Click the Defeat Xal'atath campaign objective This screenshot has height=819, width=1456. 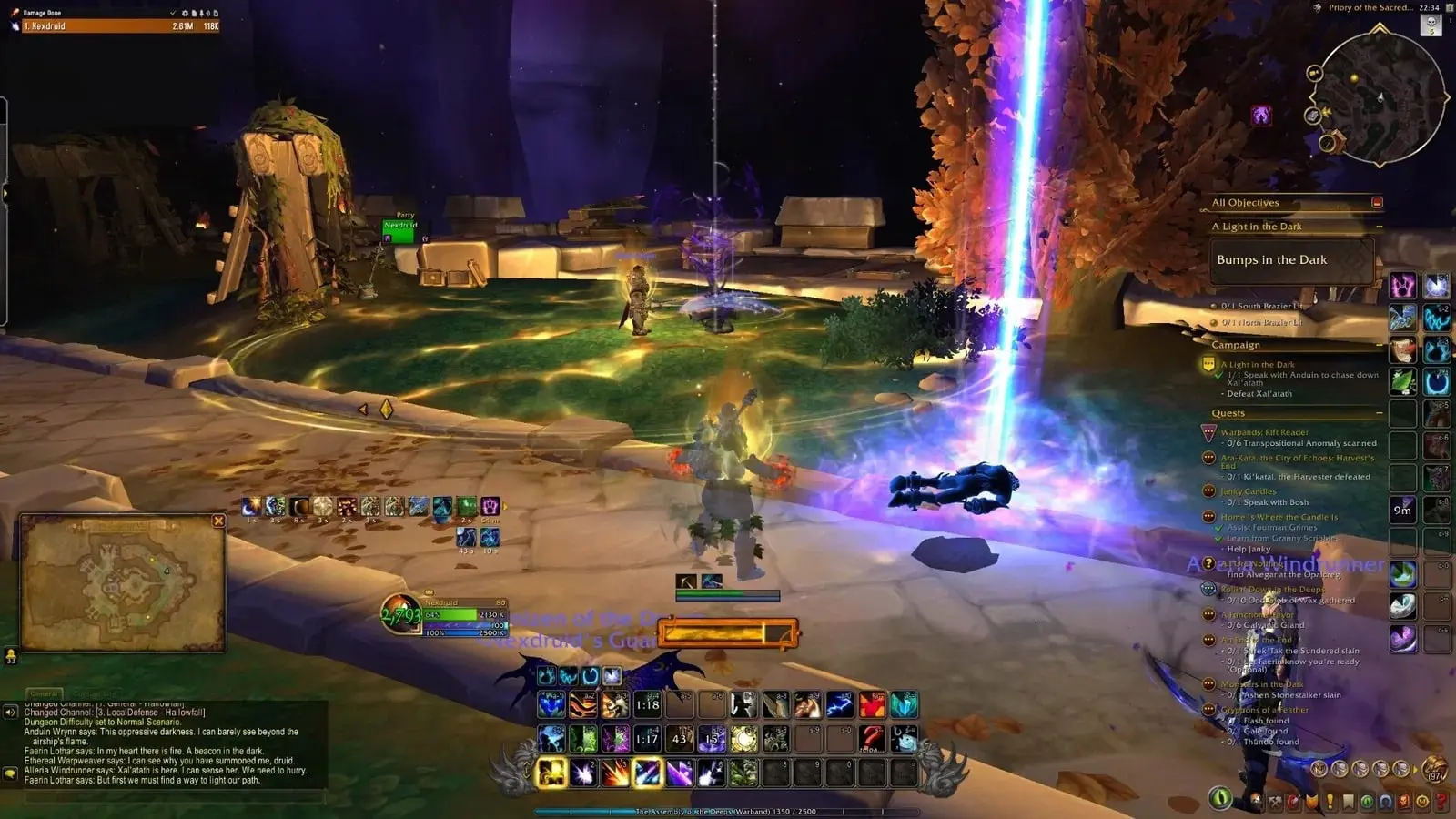(x=1259, y=394)
